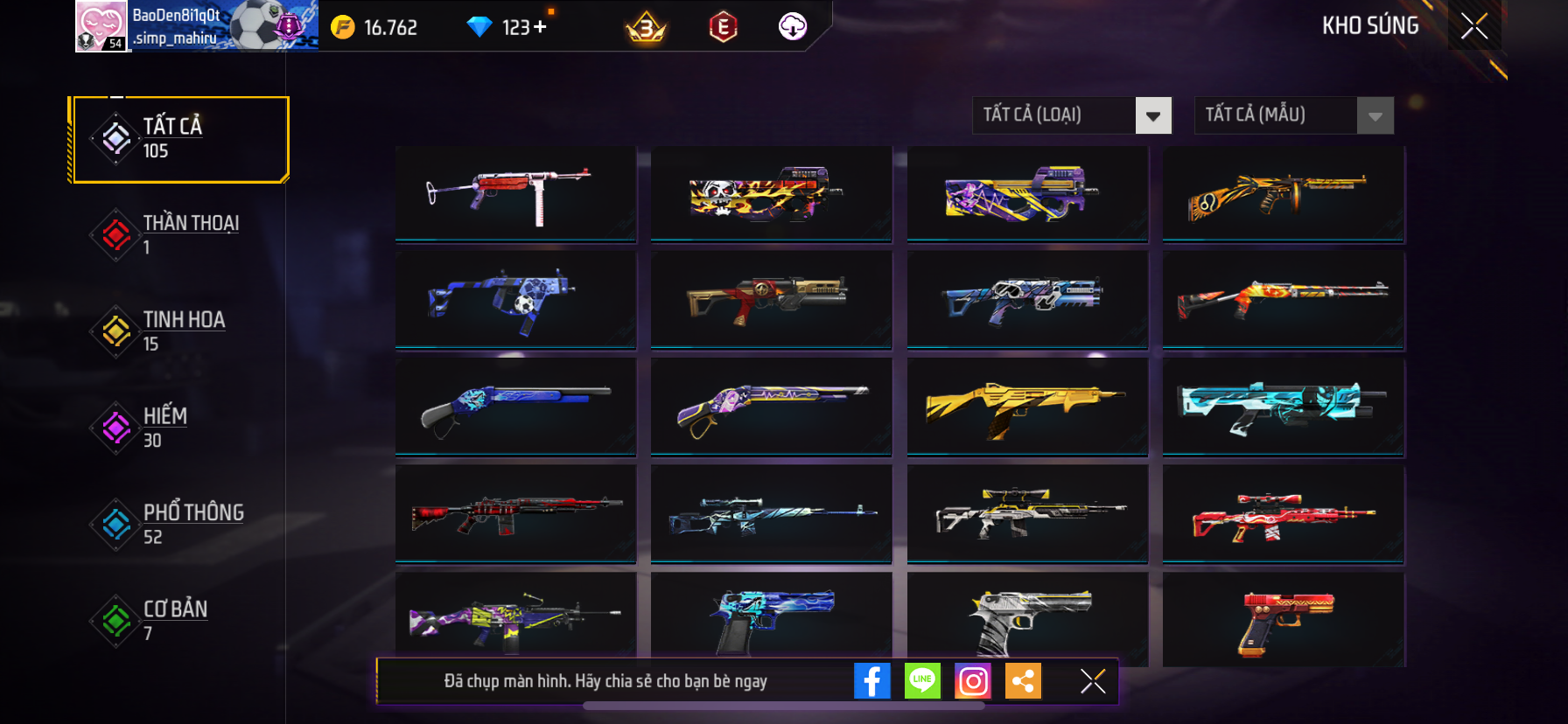This screenshot has height=724, width=1568.
Task: Open the TINH HOA rarity tab
Action: pos(180,331)
